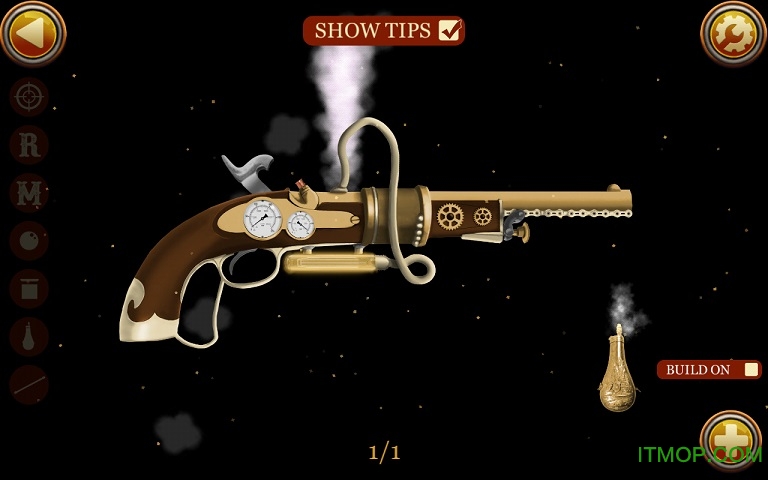Uncheck the Show Tips checkbox
The image size is (768, 480).
click(x=449, y=30)
